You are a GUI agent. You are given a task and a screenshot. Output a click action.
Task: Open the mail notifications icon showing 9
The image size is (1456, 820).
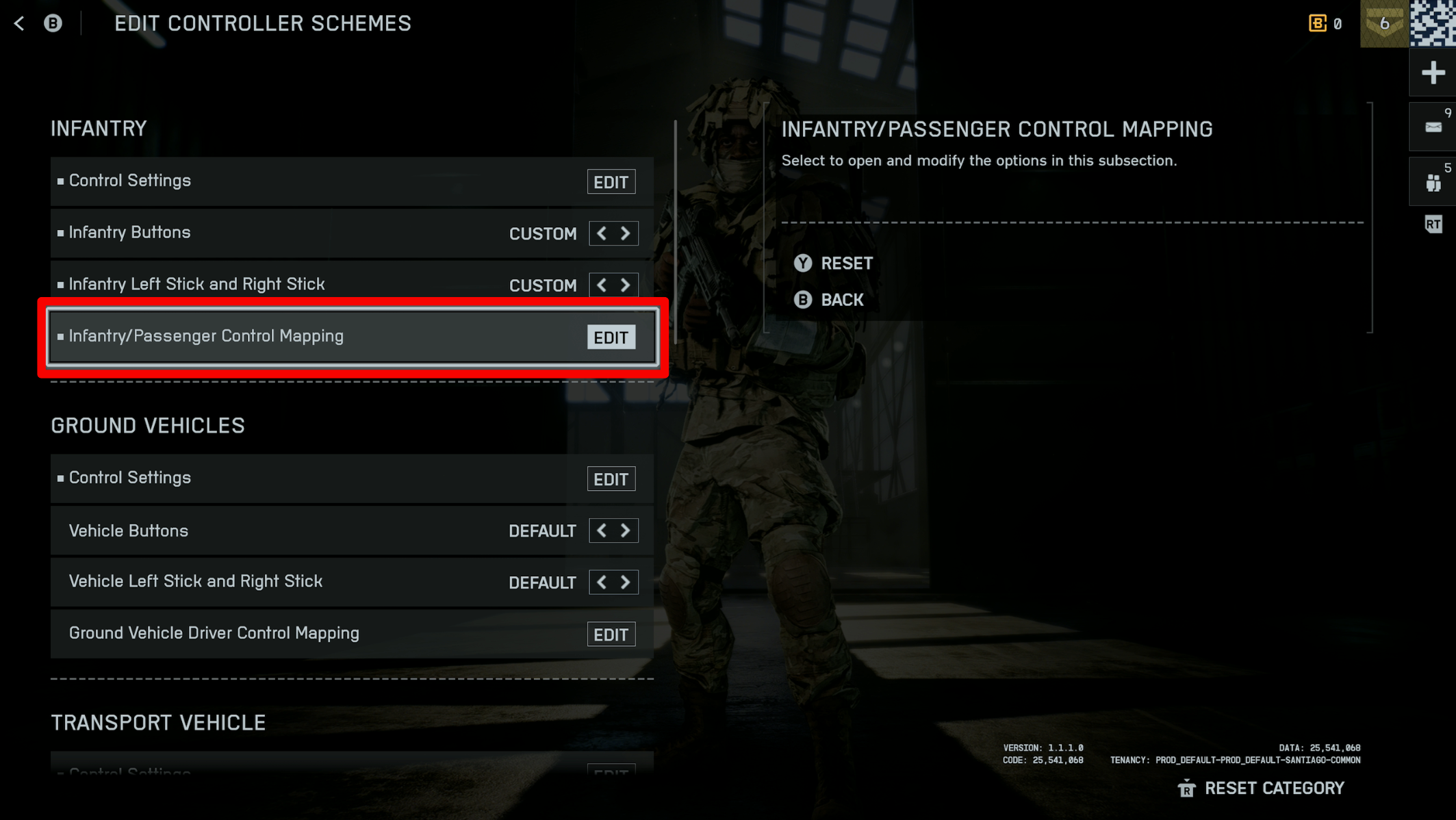pyautogui.click(x=1433, y=126)
